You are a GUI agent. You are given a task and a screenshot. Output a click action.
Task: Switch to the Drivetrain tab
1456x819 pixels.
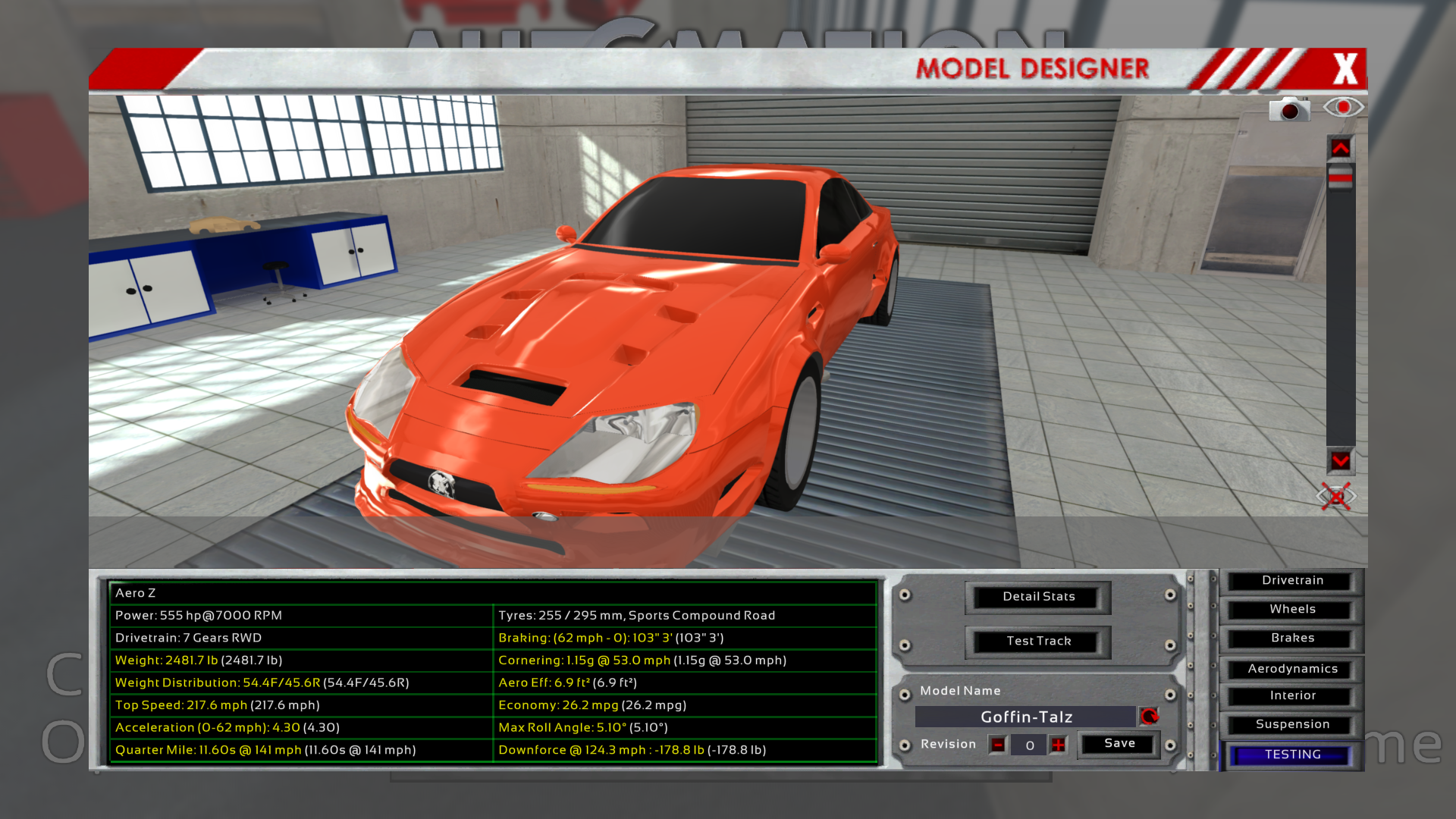coord(1292,581)
